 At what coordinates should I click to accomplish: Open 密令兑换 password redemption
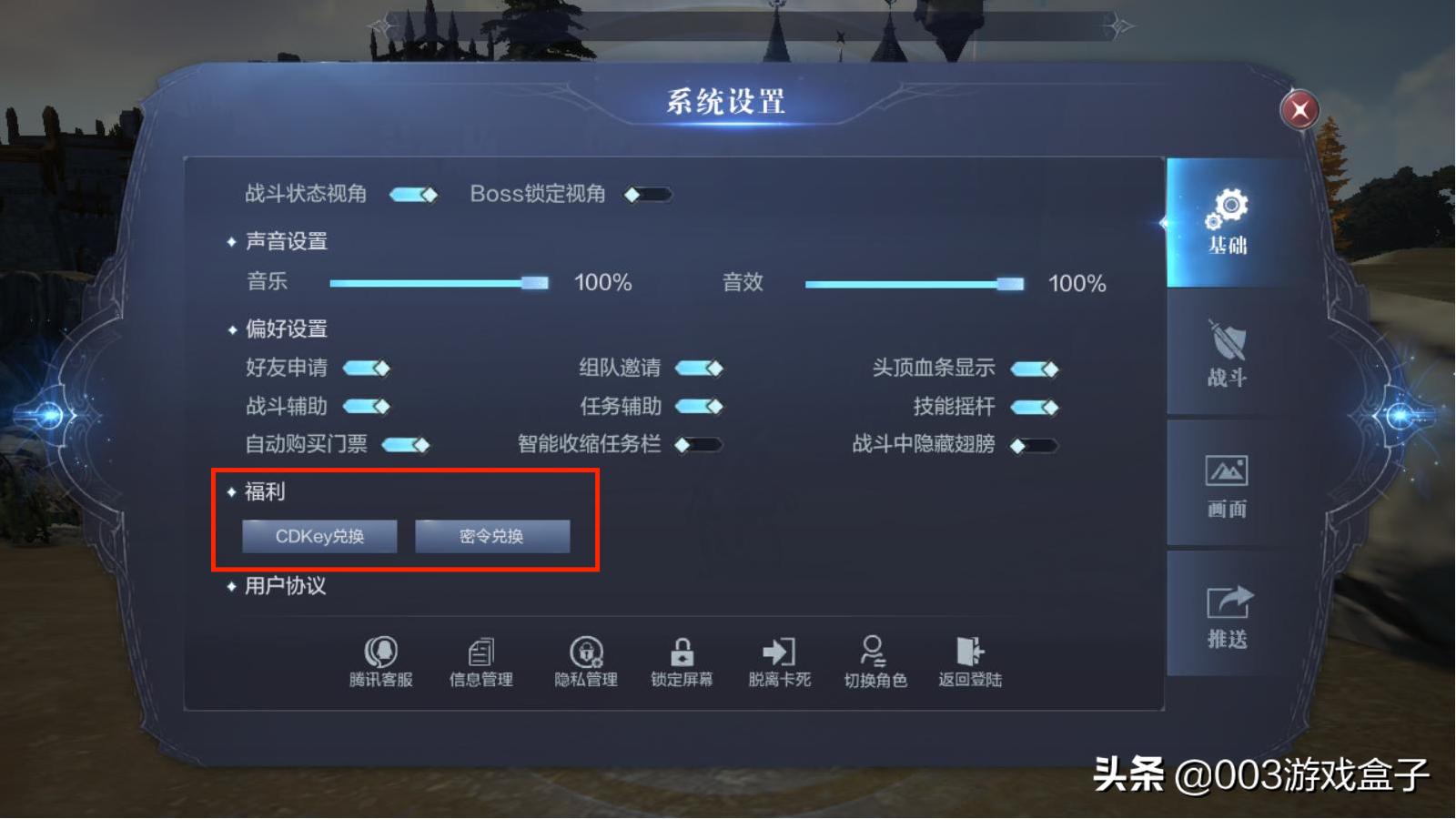492,536
